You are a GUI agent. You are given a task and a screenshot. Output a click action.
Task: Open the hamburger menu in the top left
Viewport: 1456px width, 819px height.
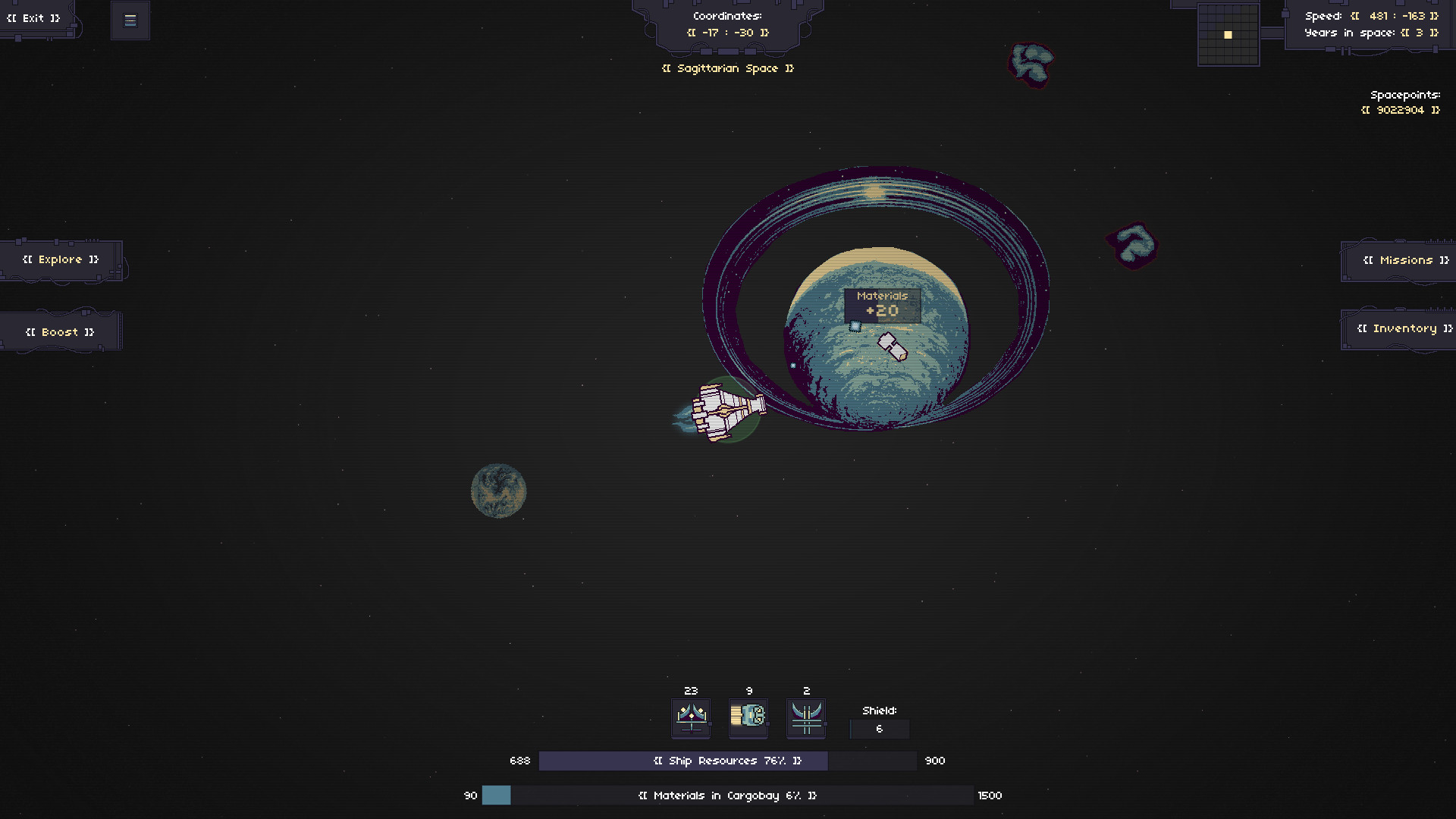[x=130, y=20]
